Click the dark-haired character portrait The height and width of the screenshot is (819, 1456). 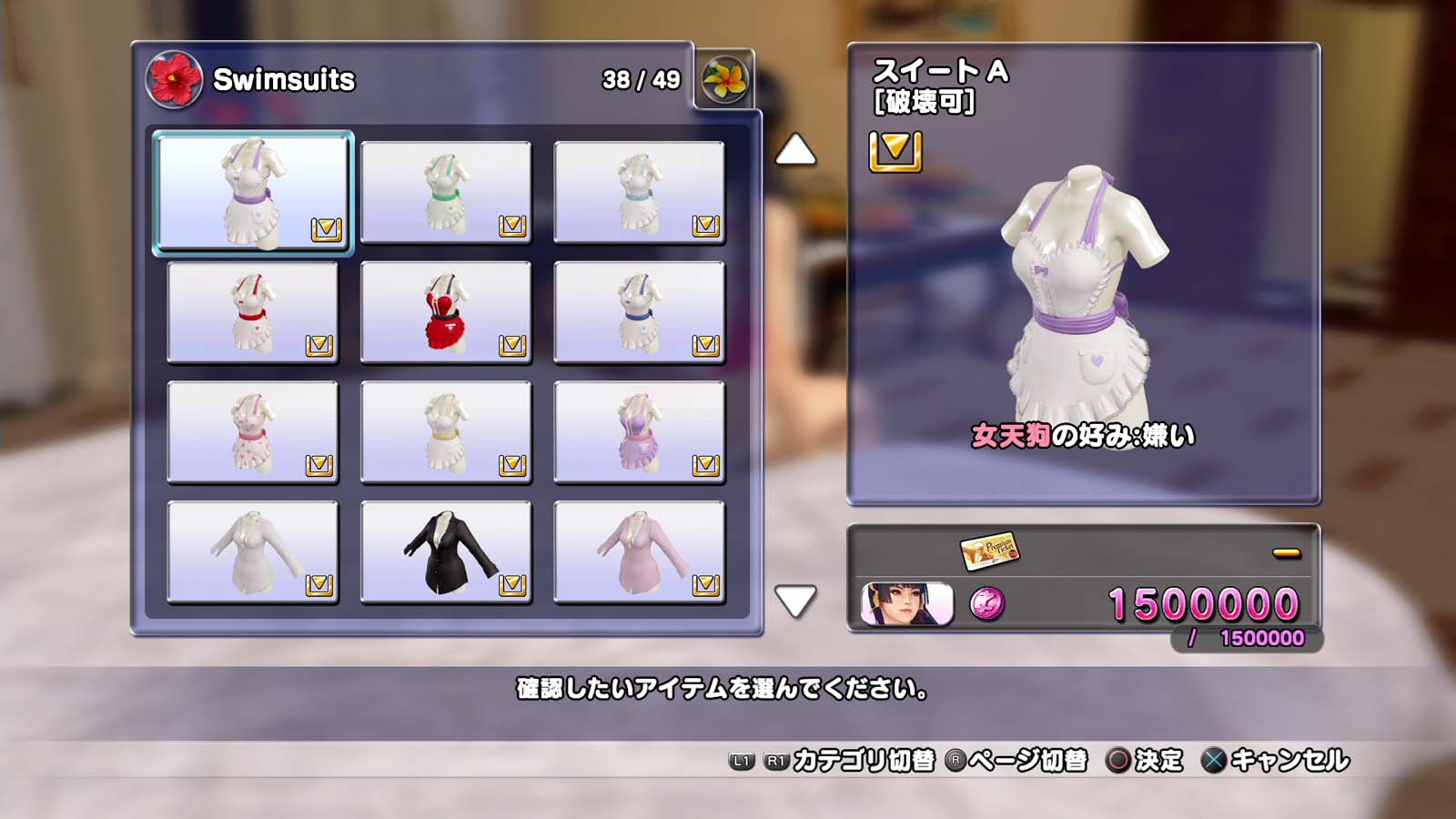(x=906, y=604)
